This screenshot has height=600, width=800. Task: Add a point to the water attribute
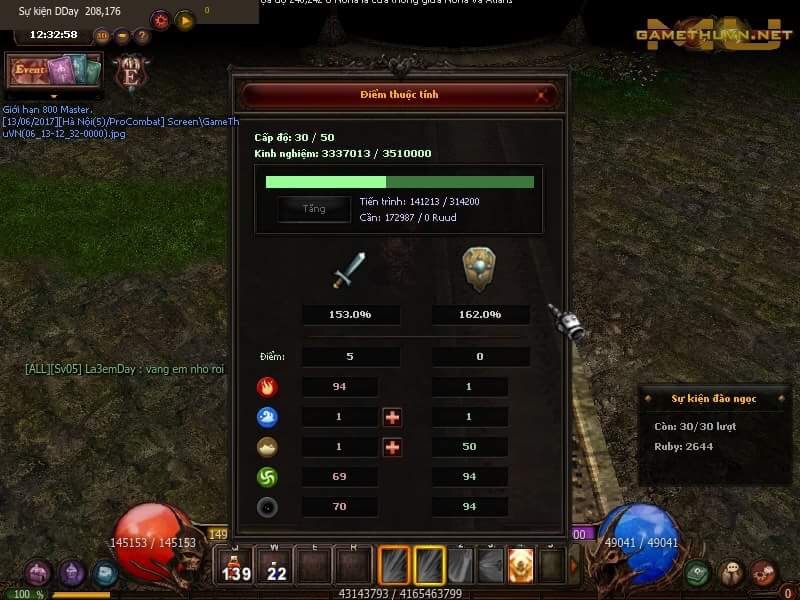point(392,417)
